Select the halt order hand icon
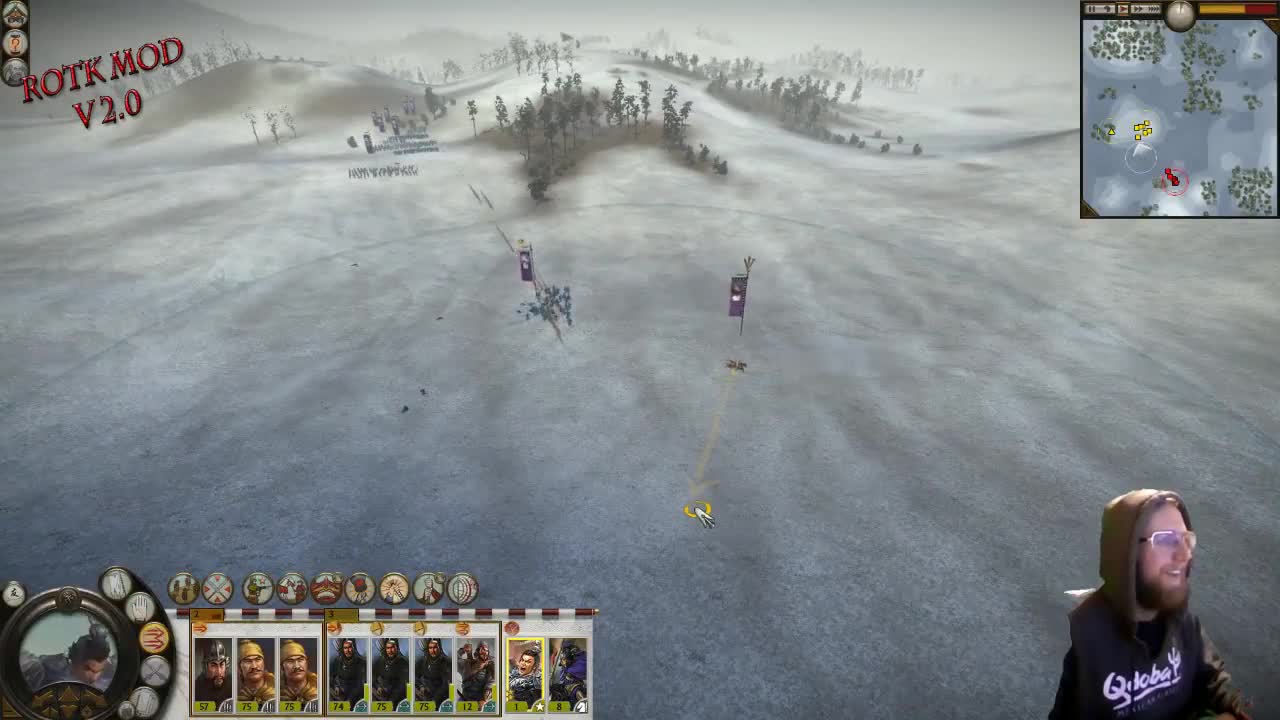This screenshot has height=720, width=1280. pos(140,607)
